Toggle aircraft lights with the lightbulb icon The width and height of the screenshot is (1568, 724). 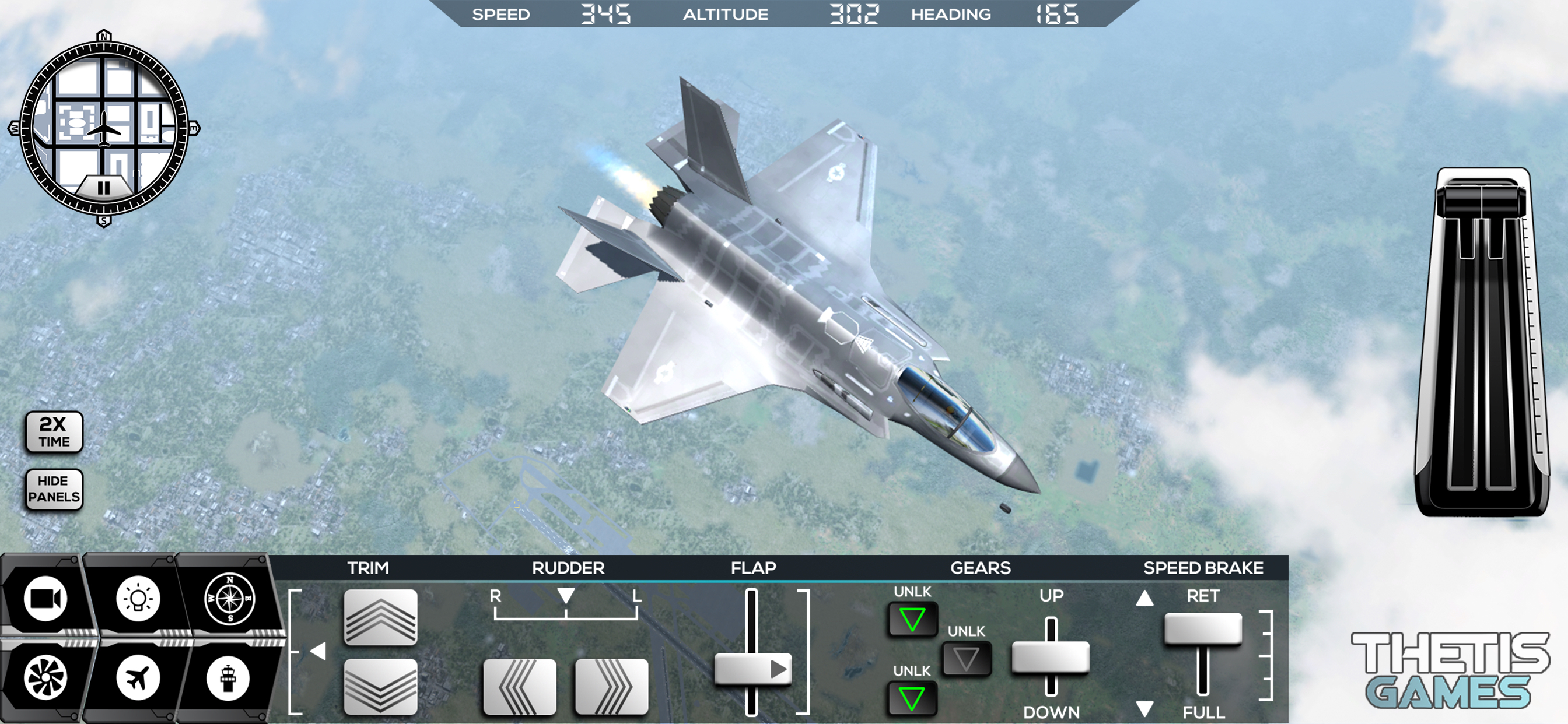point(138,599)
